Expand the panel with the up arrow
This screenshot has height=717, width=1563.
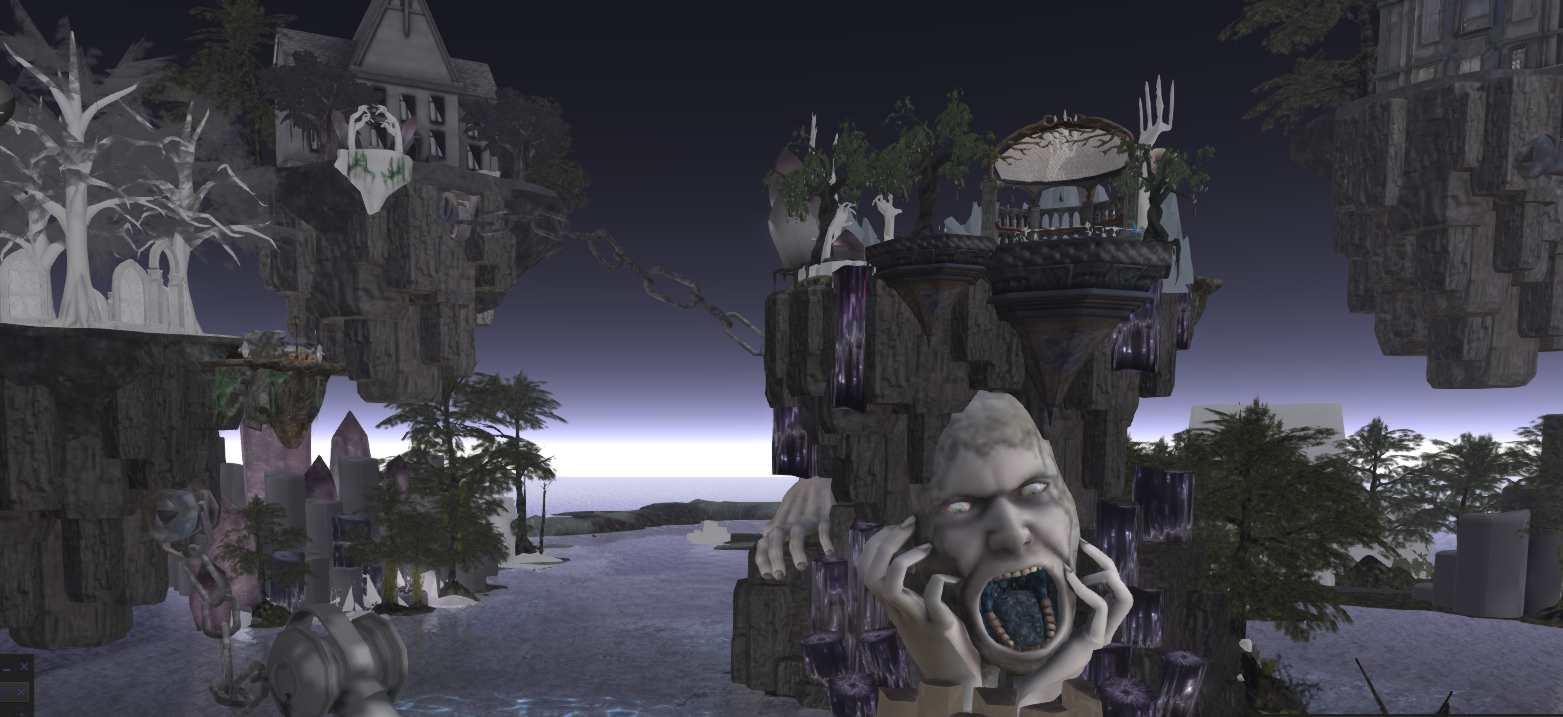pos(22,713)
